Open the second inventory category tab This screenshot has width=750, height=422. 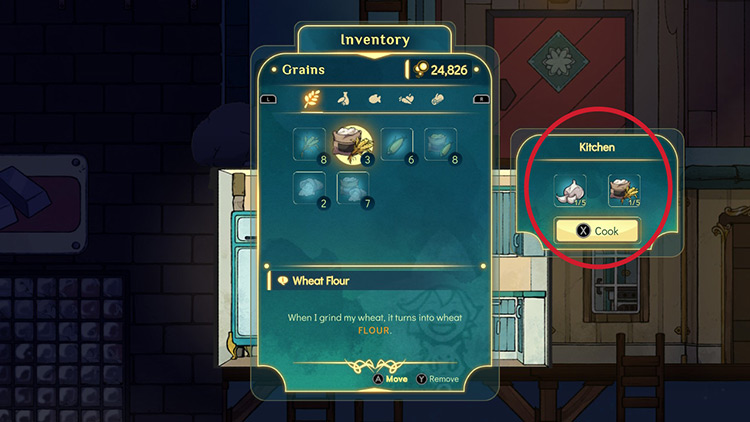click(x=342, y=99)
